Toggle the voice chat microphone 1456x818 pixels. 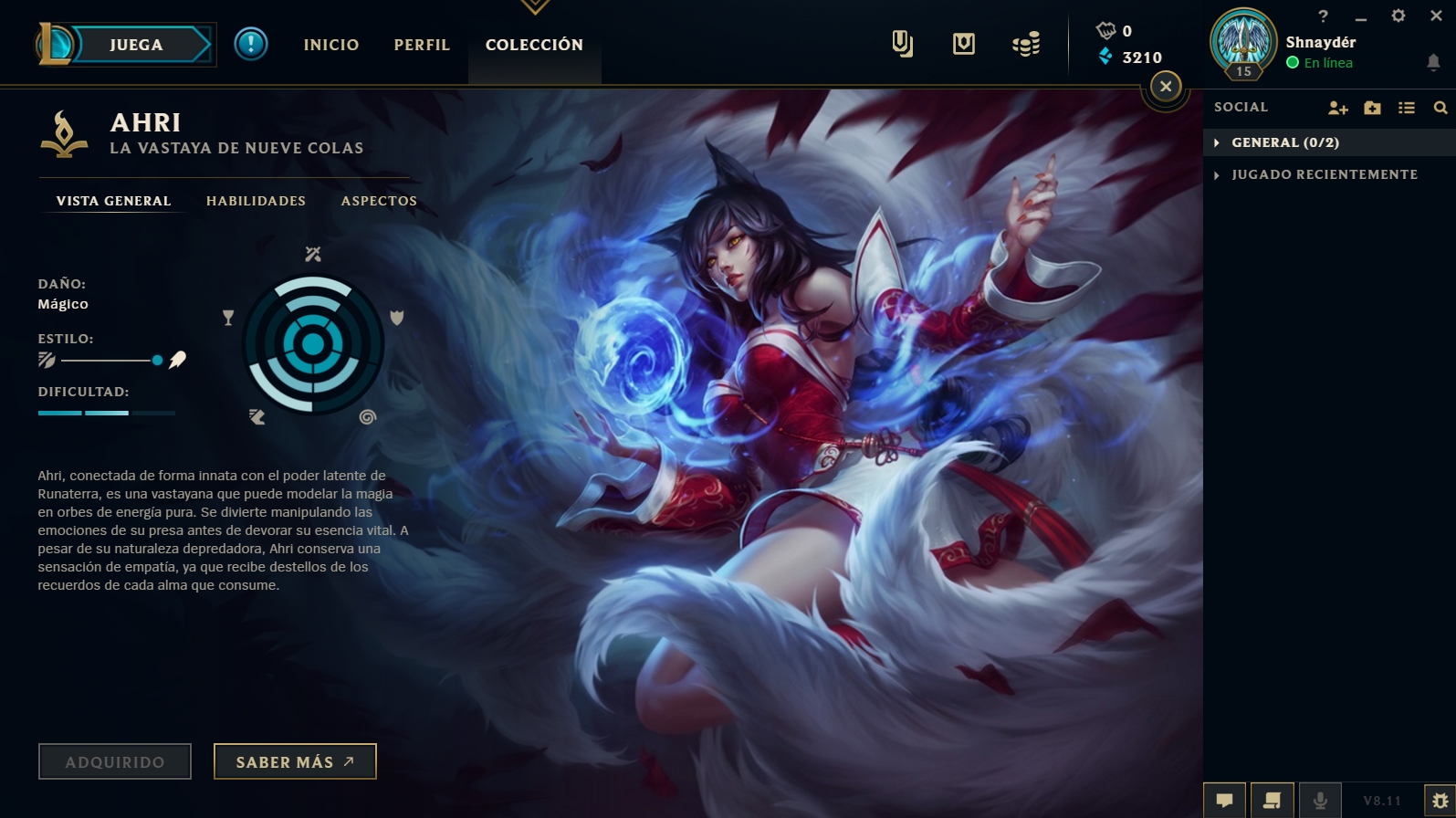1318,800
